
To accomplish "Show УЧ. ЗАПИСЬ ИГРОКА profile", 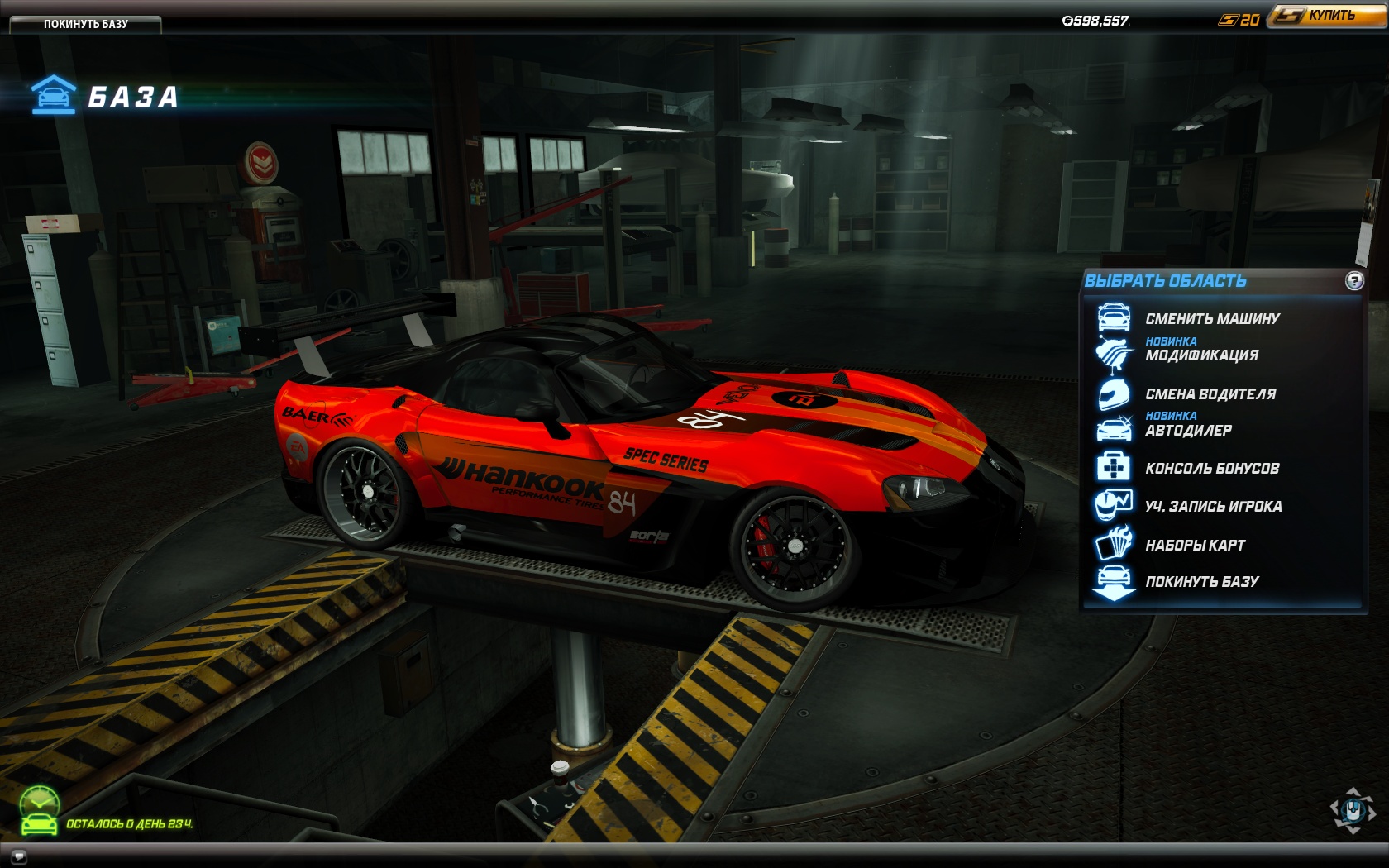I will point(1213,507).
